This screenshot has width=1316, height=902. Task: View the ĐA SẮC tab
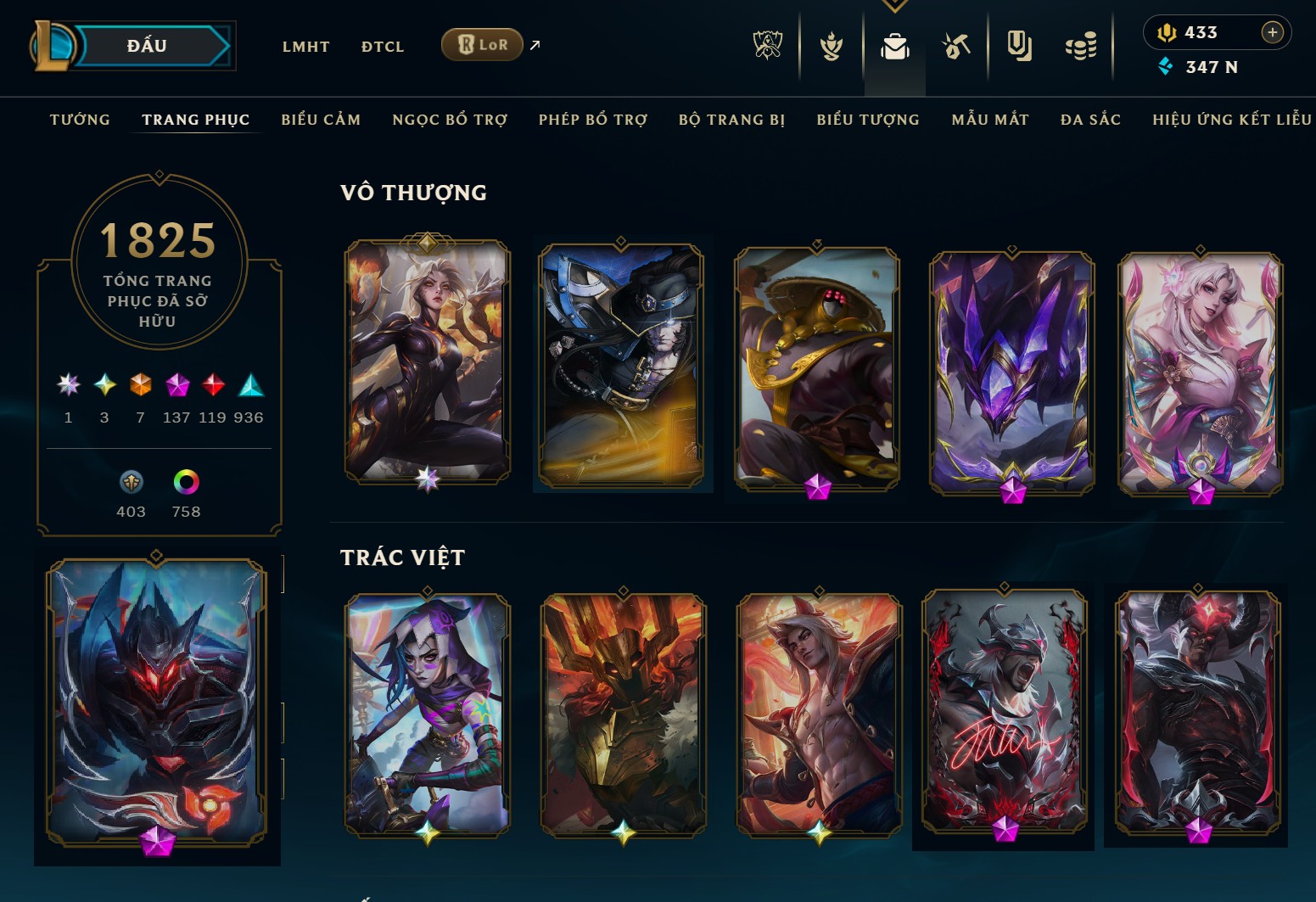[x=1090, y=120]
